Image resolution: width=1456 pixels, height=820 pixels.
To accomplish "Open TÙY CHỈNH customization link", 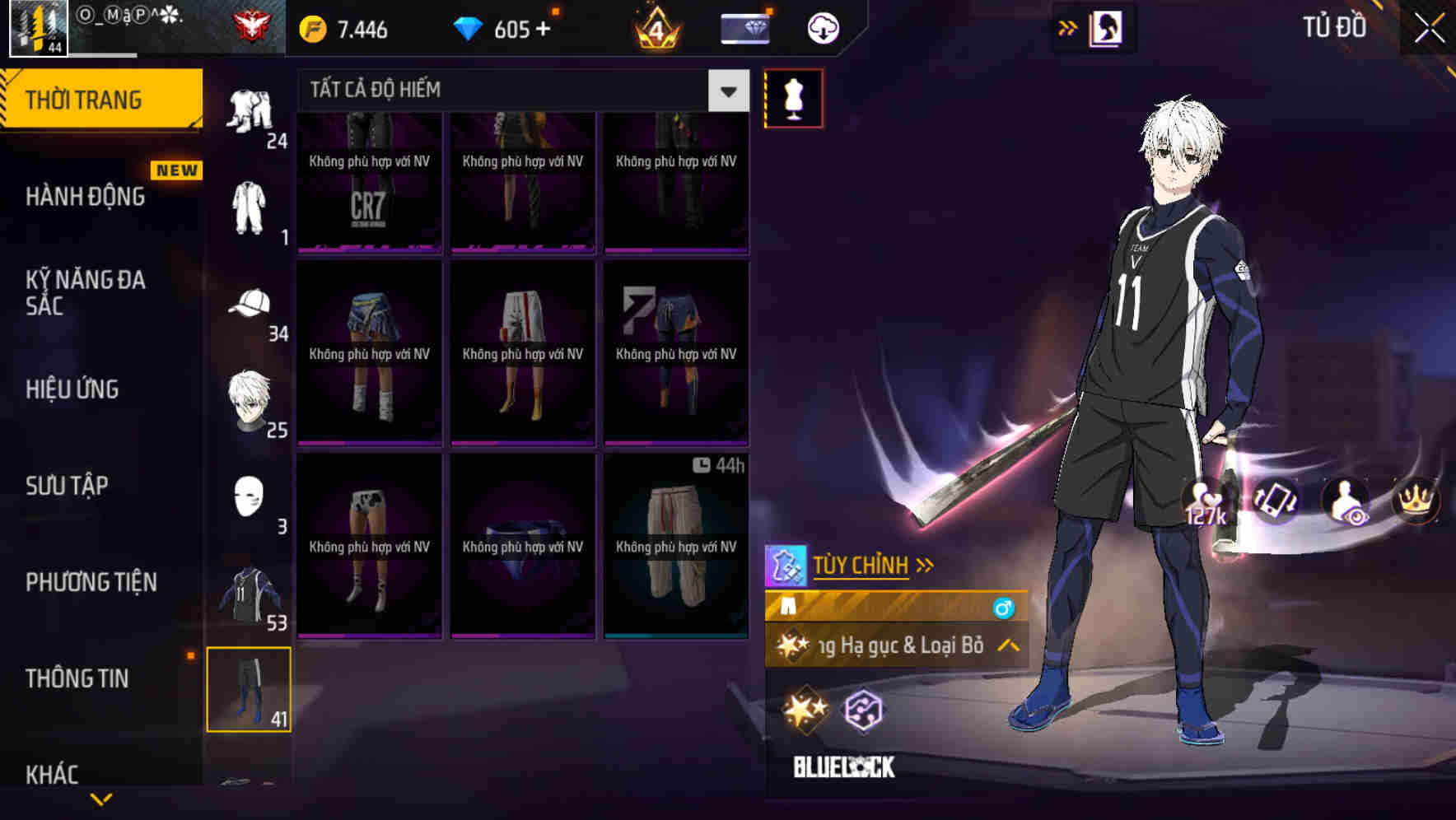I will (862, 565).
